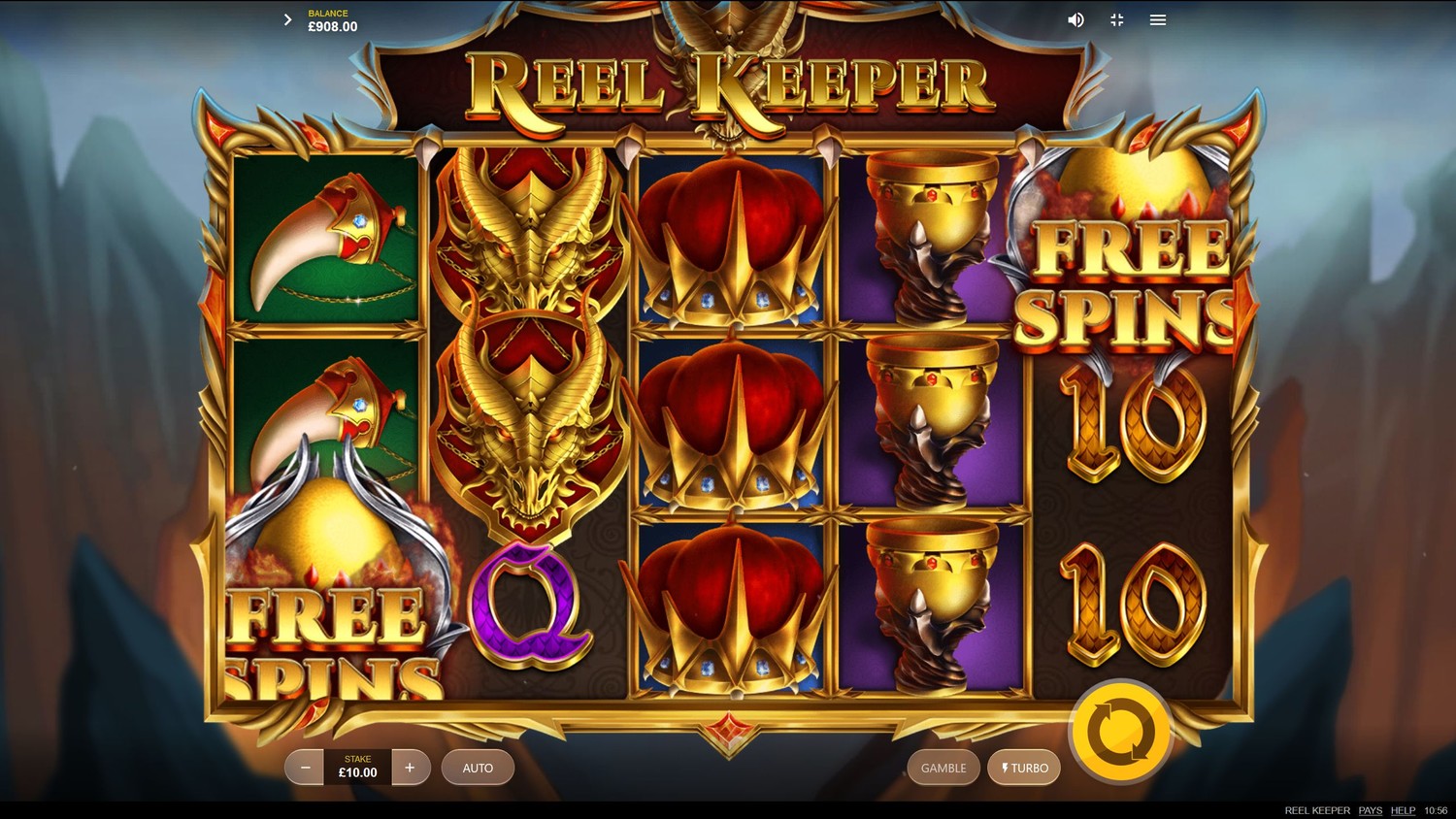
Task: Exit fullscreen mode
Action: pyautogui.click(x=1117, y=19)
